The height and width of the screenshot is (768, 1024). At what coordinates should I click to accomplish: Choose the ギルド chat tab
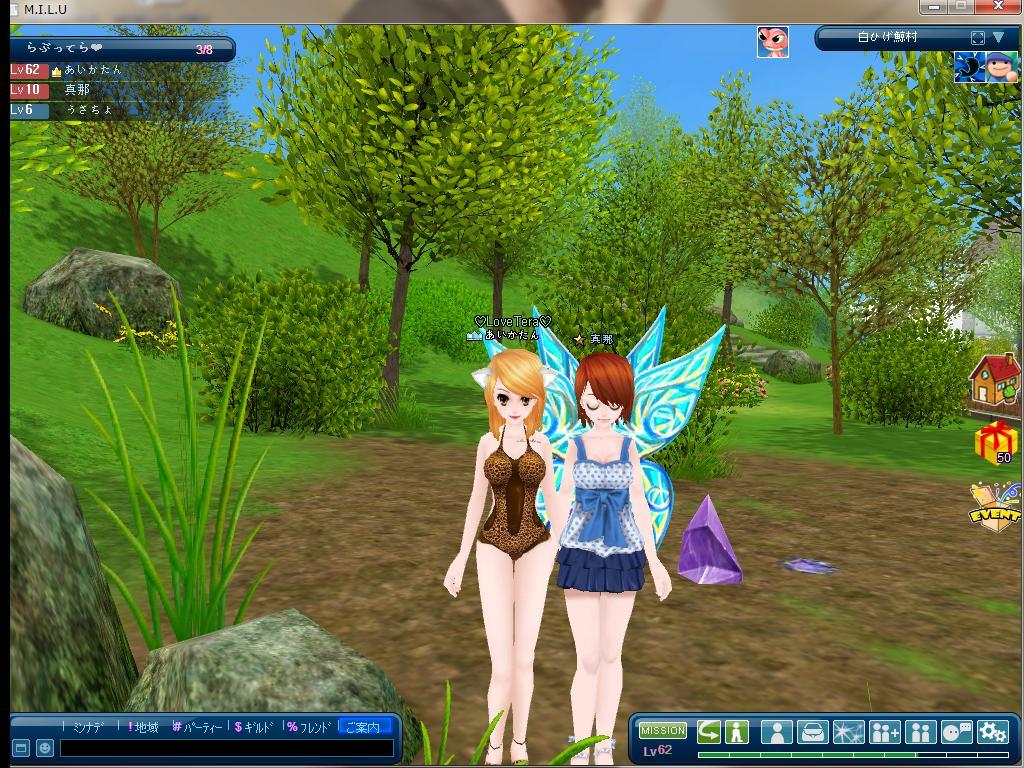[254, 727]
